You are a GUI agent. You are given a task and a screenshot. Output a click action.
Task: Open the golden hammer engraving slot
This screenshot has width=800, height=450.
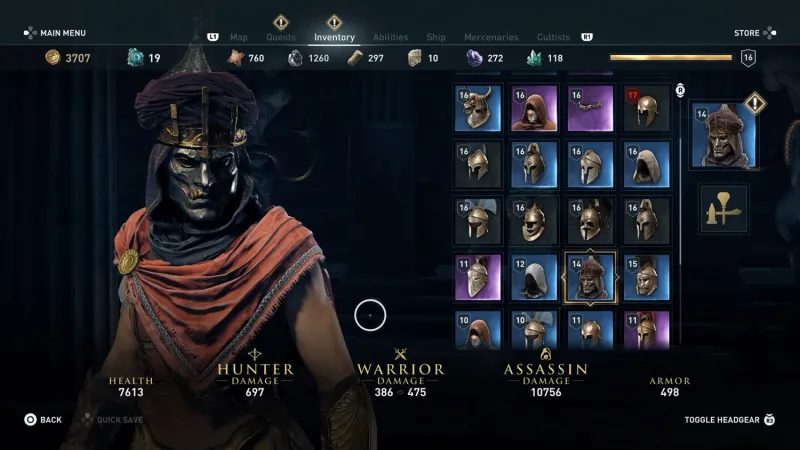pyautogui.click(x=723, y=209)
